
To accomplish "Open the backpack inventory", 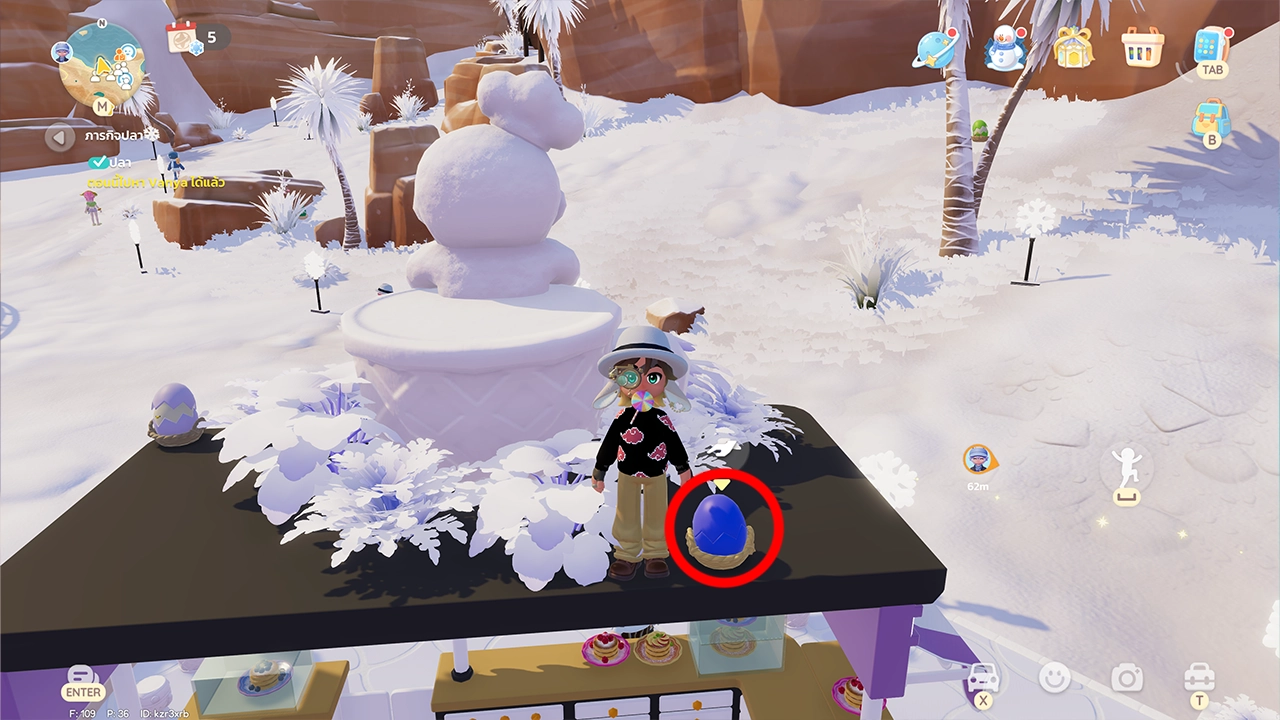I will pos(1210,119).
